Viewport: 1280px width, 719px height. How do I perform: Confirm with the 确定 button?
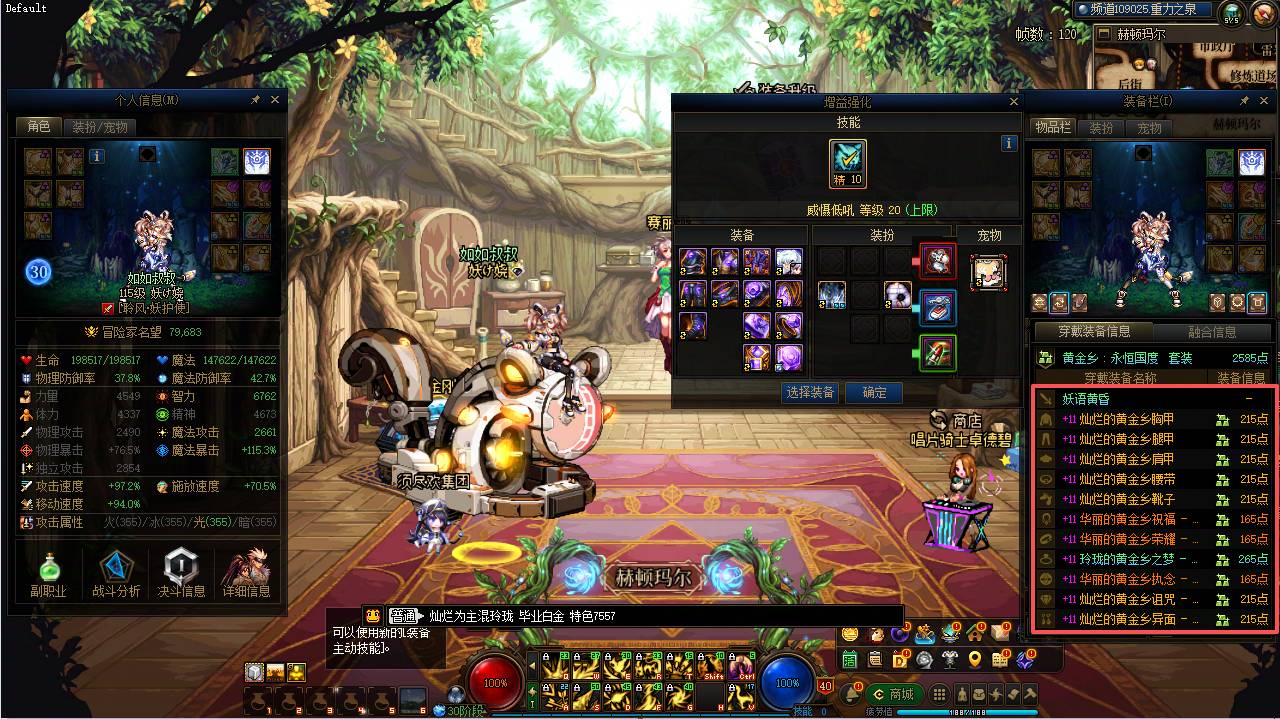coord(874,393)
